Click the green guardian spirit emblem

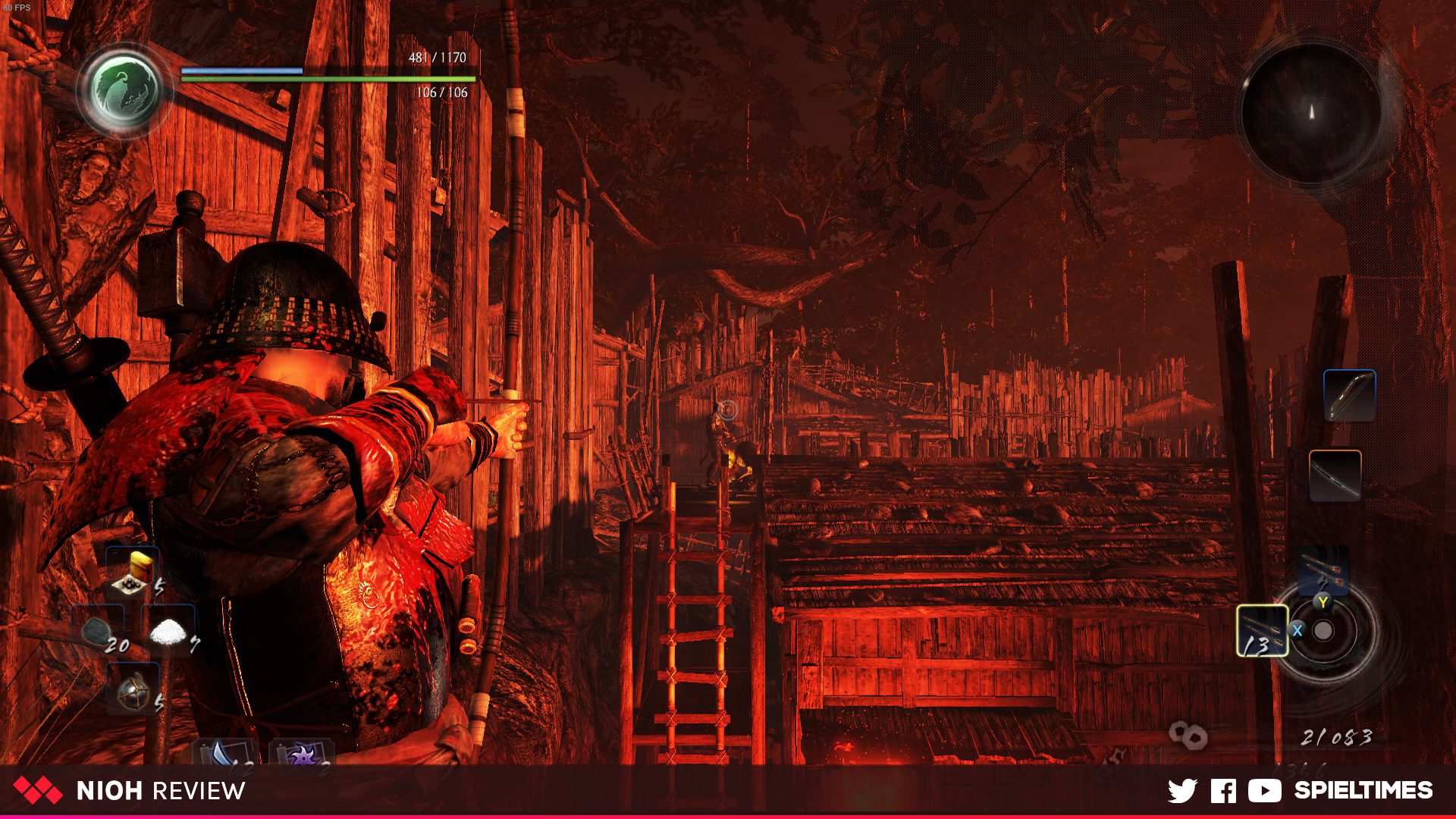(x=124, y=89)
